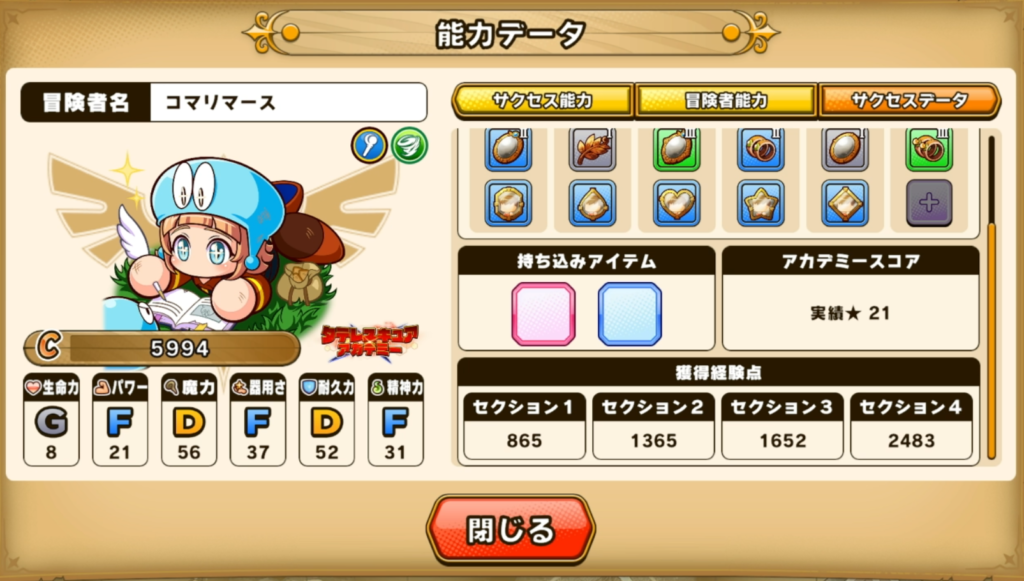The image size is (1024, 581).
Task: Click the blue staff class icon
Action: 368,147
